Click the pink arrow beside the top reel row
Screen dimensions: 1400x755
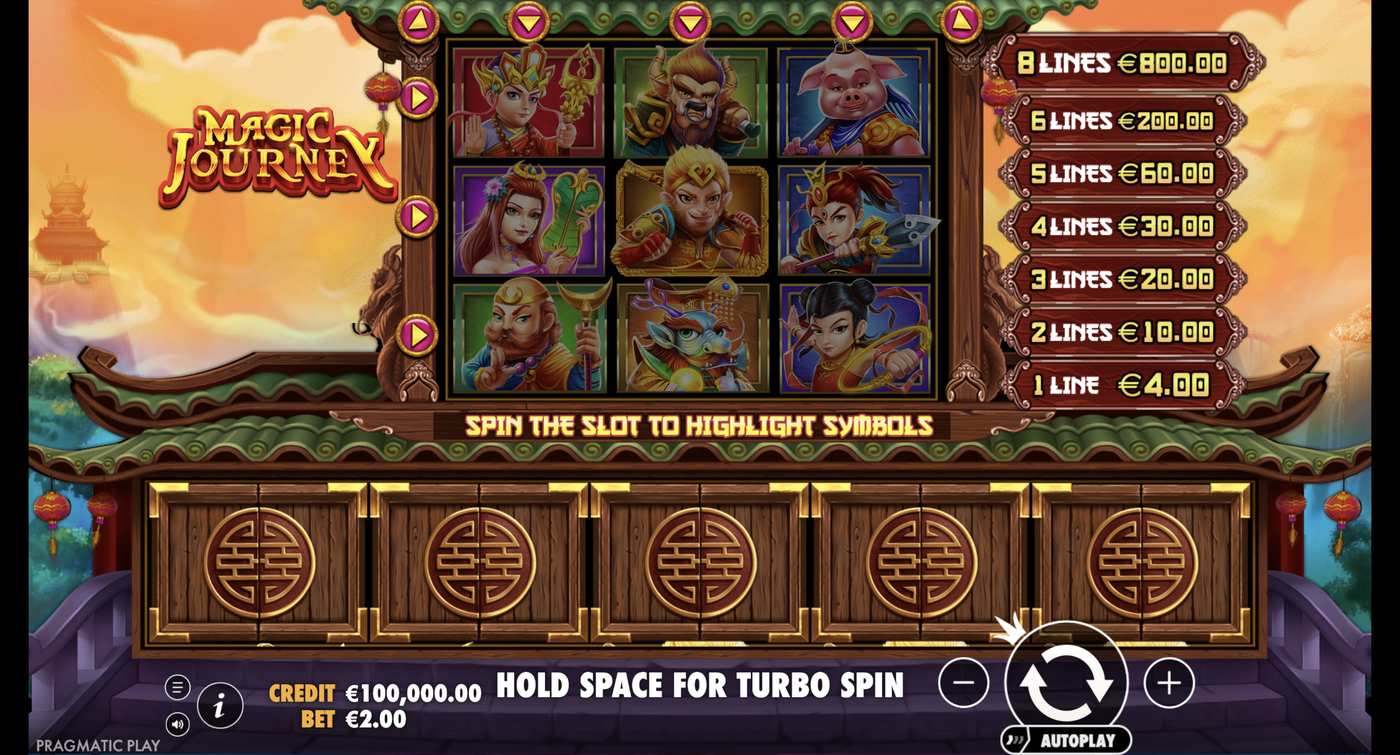point(420,98)
